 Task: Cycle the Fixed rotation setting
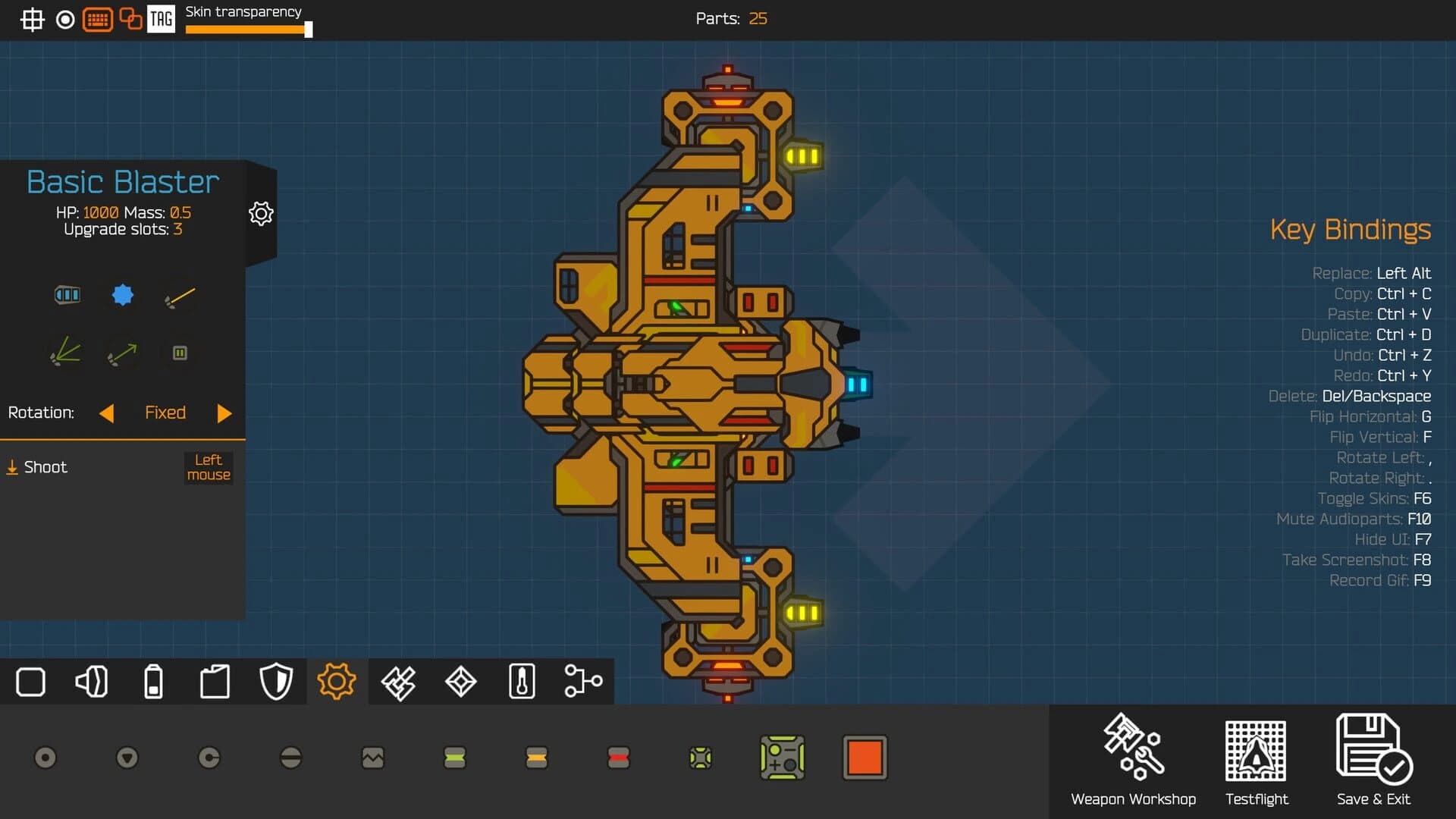tap(165, 413)
